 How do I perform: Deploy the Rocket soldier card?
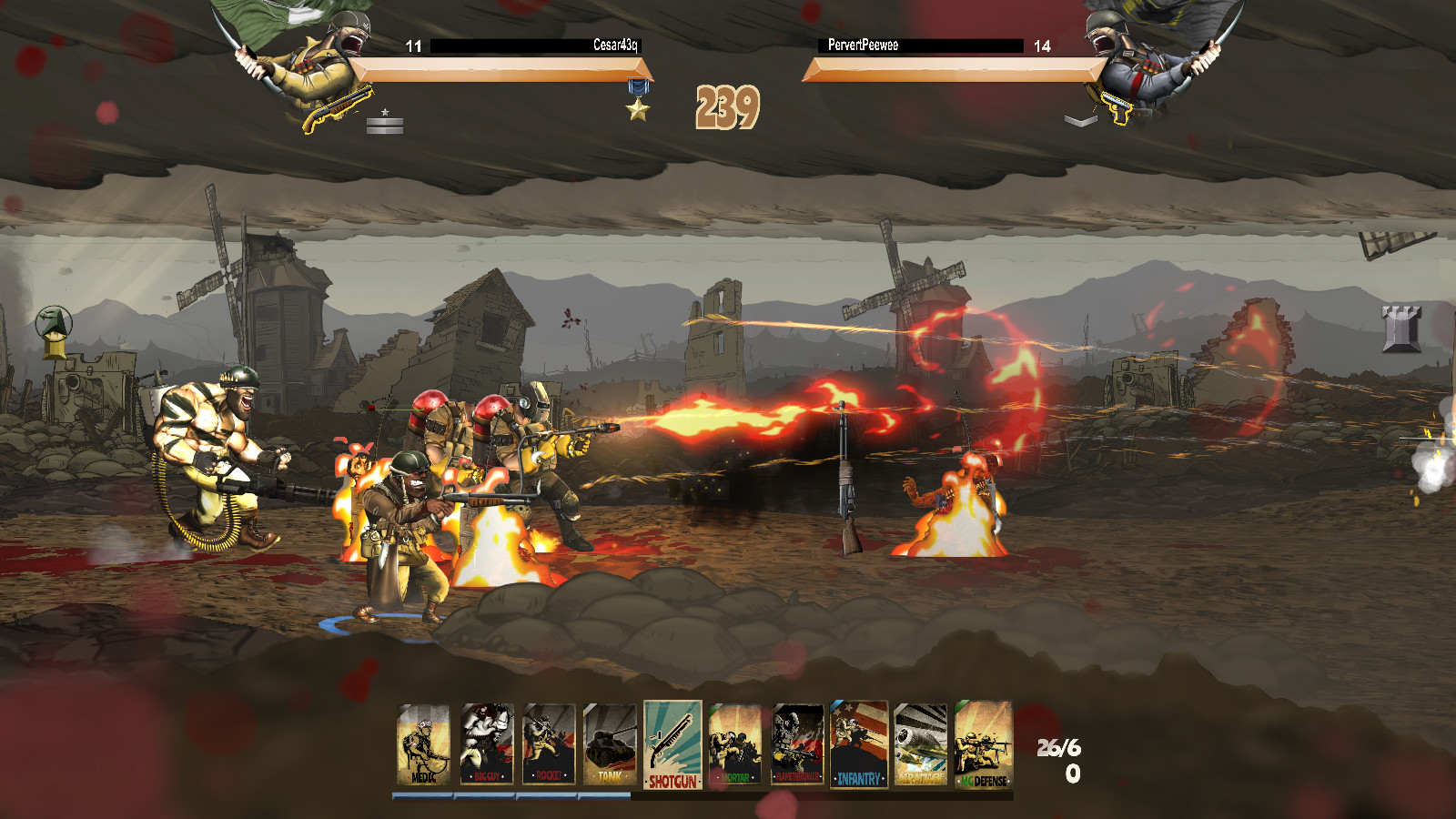(549, 744)
